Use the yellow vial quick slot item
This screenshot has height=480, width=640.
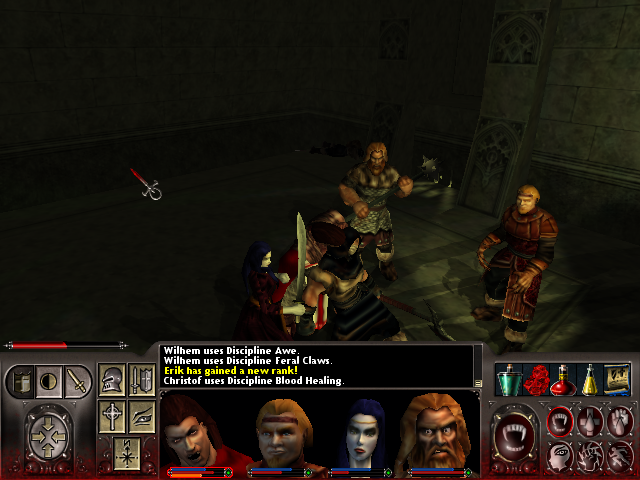click(x=590, y=380)
